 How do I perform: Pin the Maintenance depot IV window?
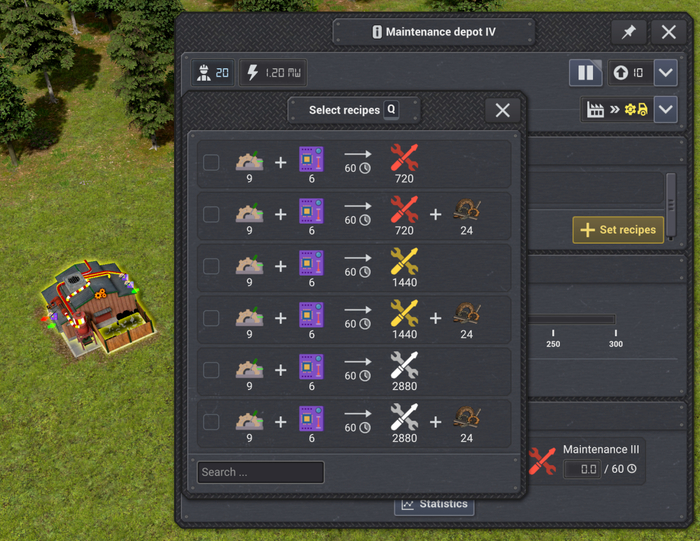(629, 32)
